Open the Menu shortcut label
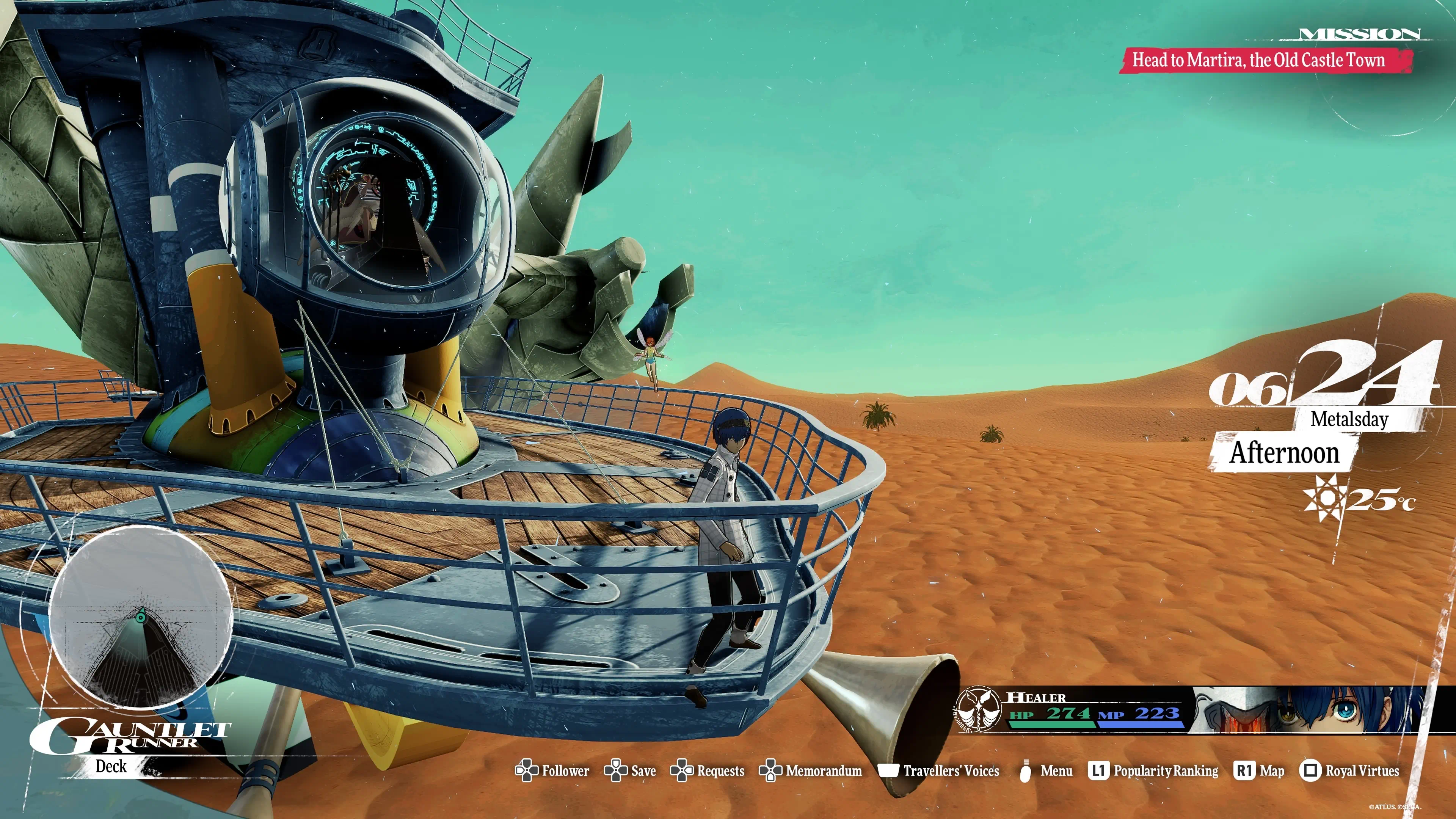This screenshot has width=1456, height=819. (x=1056, y=771)
